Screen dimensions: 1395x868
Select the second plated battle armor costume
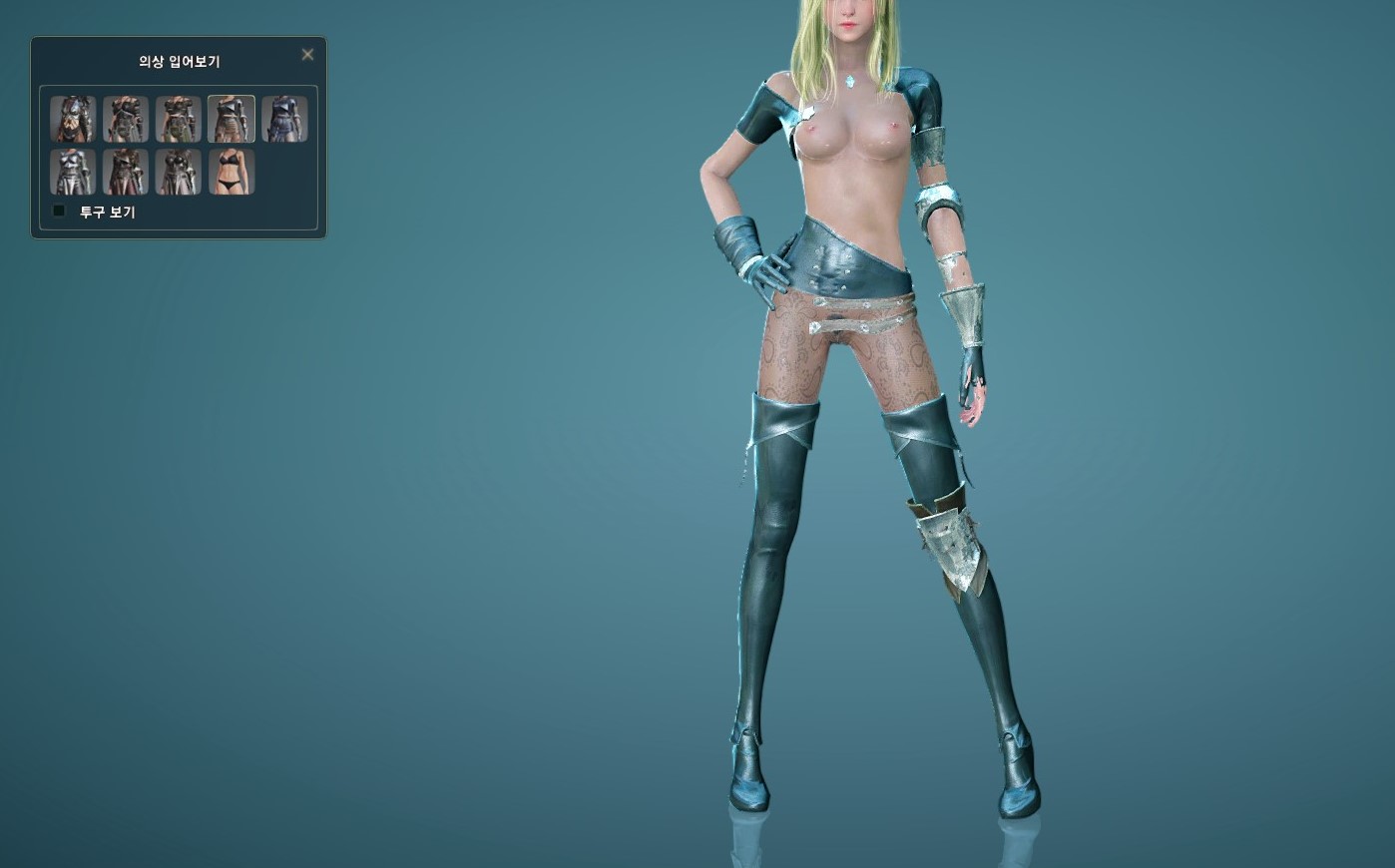[126, 118]
